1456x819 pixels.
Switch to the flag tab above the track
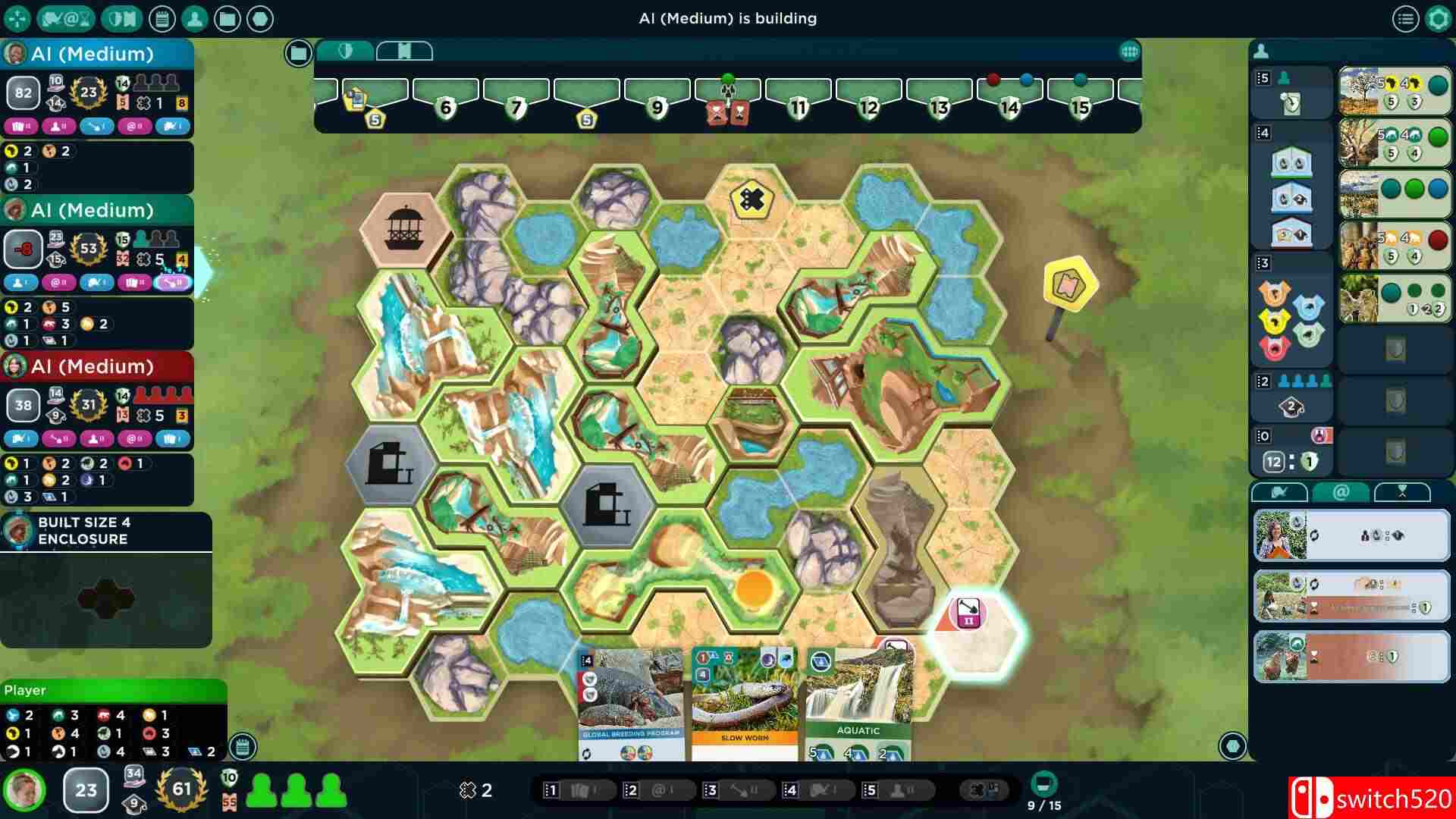point(406,51)
